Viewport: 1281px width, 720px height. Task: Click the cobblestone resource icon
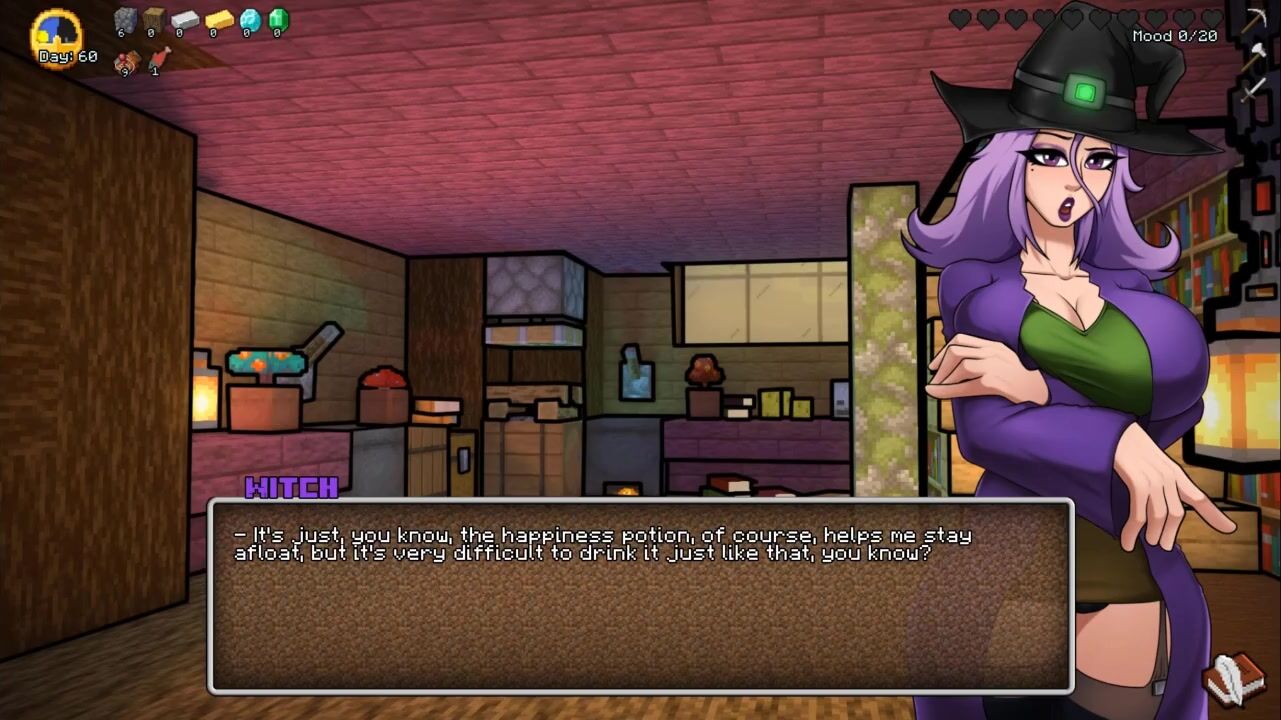click(125, 19)
